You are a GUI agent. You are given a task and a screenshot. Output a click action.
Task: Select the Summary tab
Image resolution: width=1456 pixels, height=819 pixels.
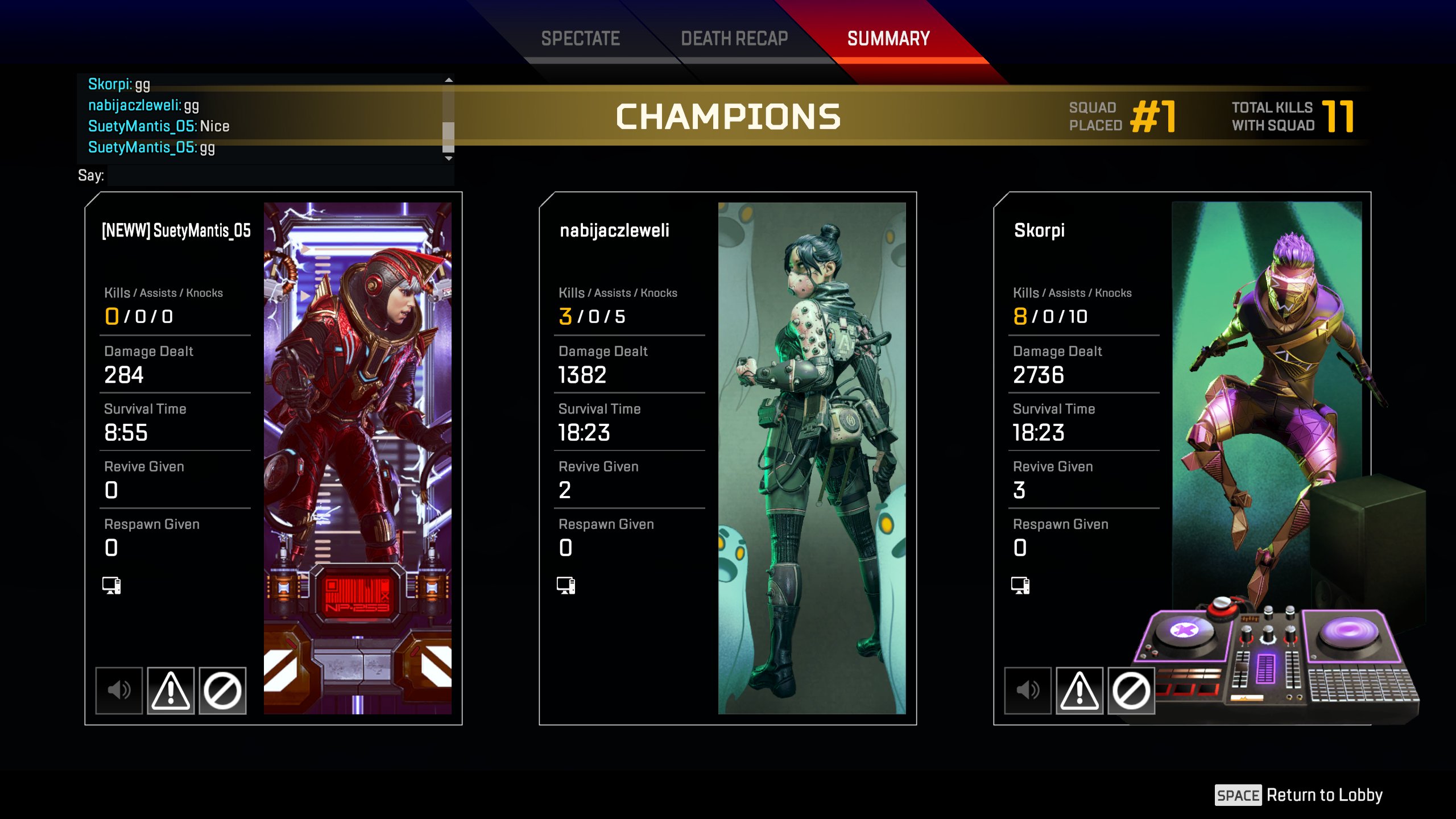point(888,39)
